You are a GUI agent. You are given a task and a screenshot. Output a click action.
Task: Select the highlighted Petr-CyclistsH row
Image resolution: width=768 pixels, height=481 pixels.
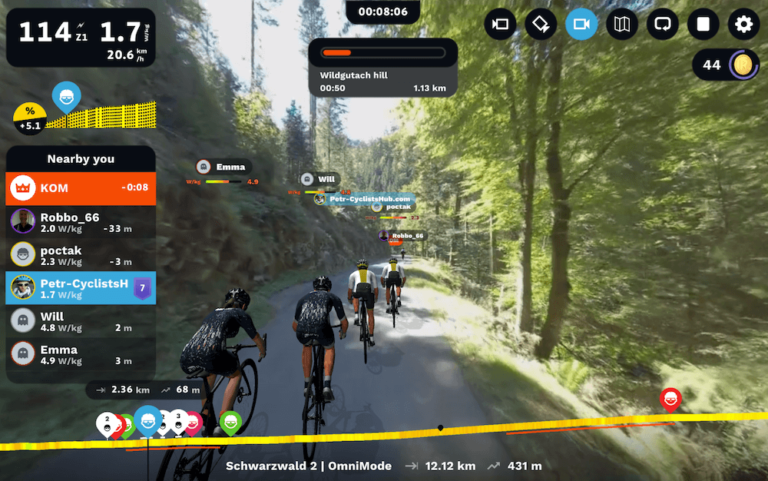tap(81, 288)
